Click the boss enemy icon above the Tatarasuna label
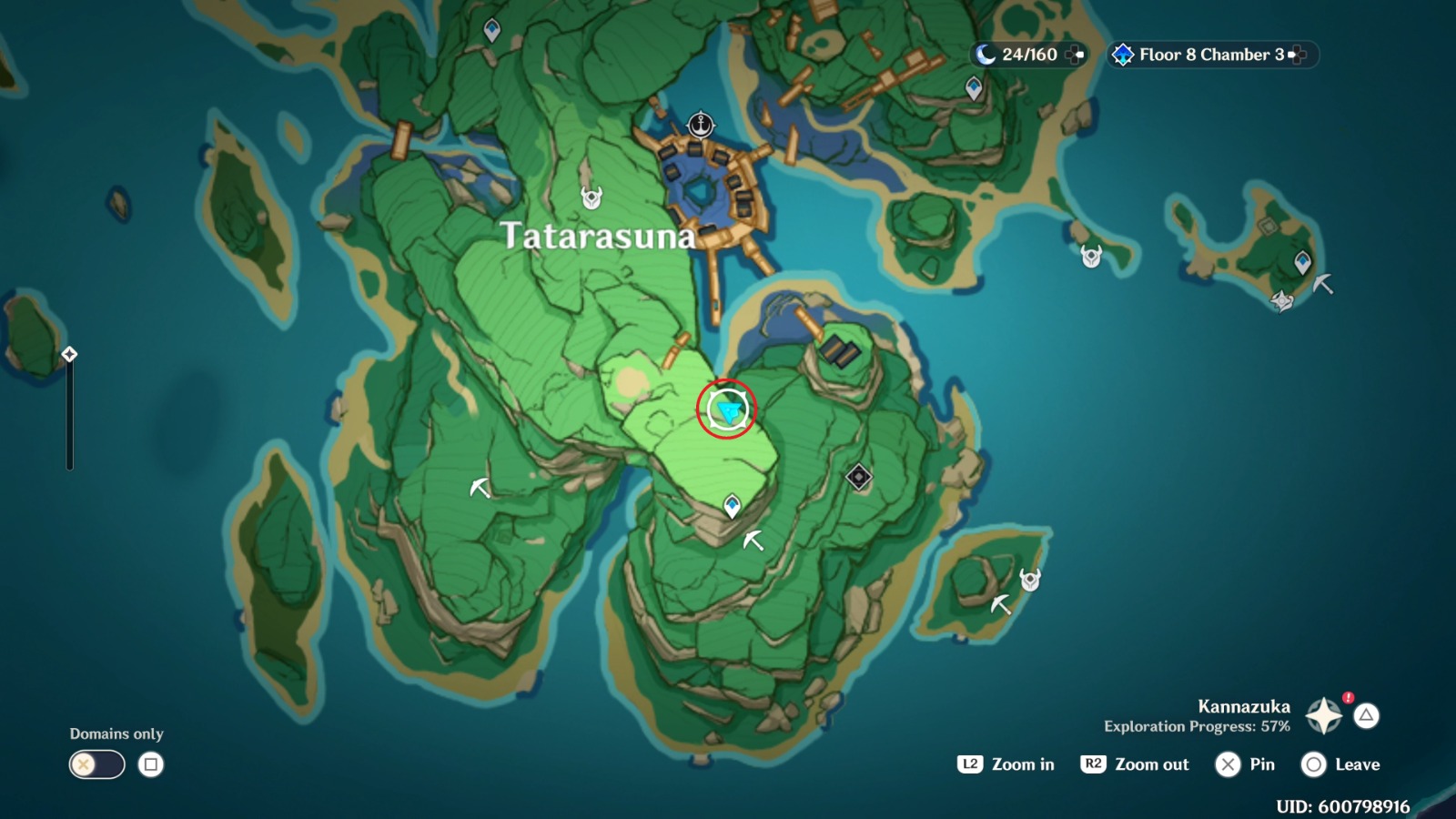Screen dimensions: 1456x819 (592, 197)
